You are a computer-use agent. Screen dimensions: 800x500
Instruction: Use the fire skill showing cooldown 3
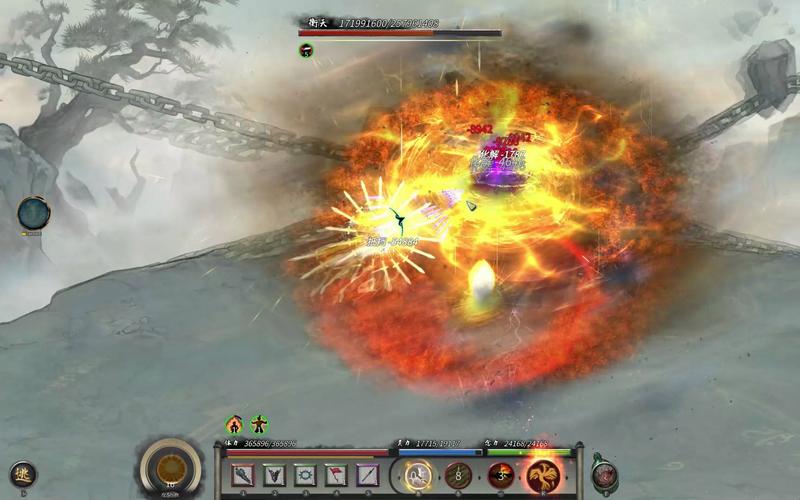[x=501, y=475]
